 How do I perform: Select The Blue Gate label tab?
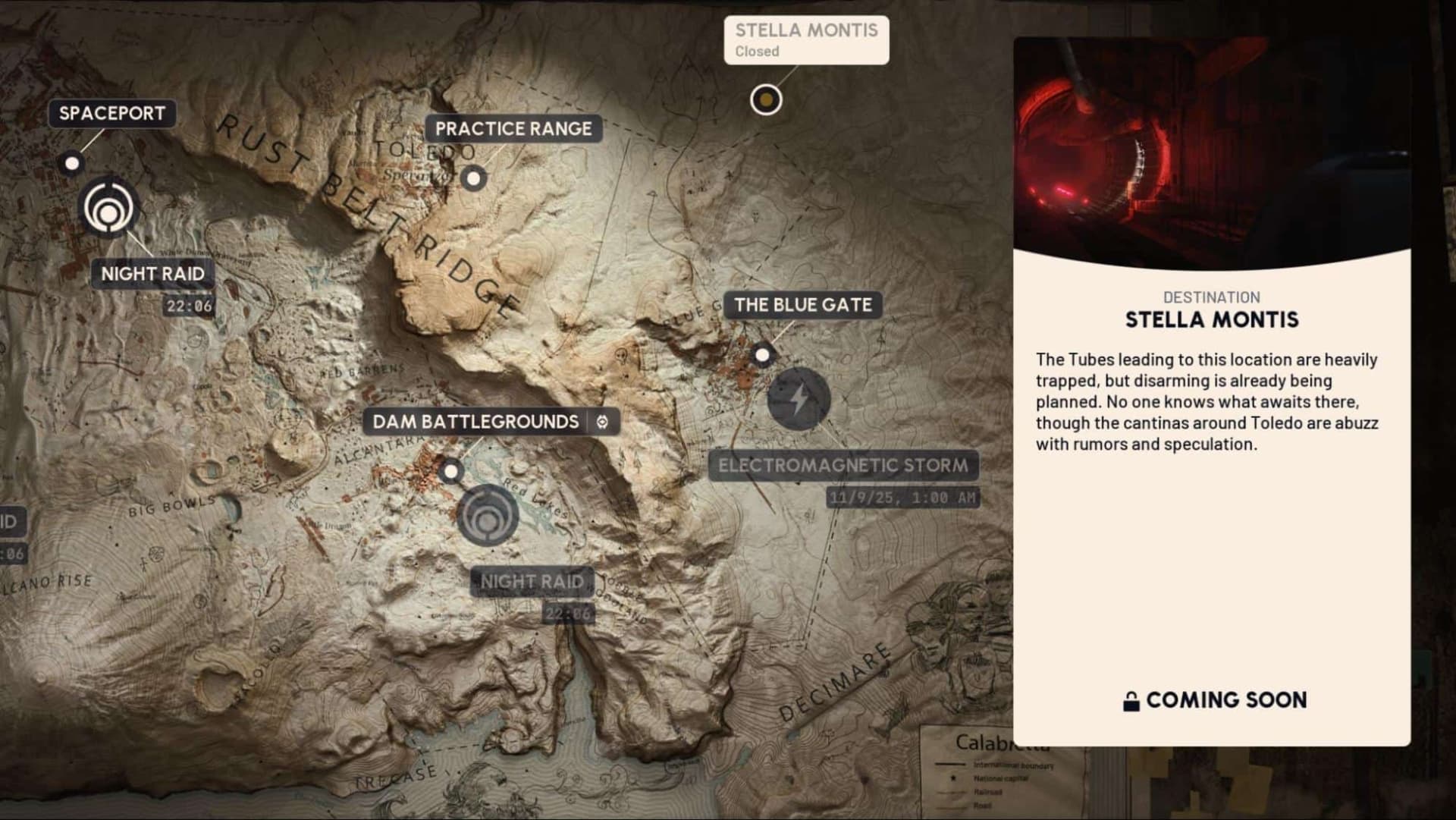point(802,306)
